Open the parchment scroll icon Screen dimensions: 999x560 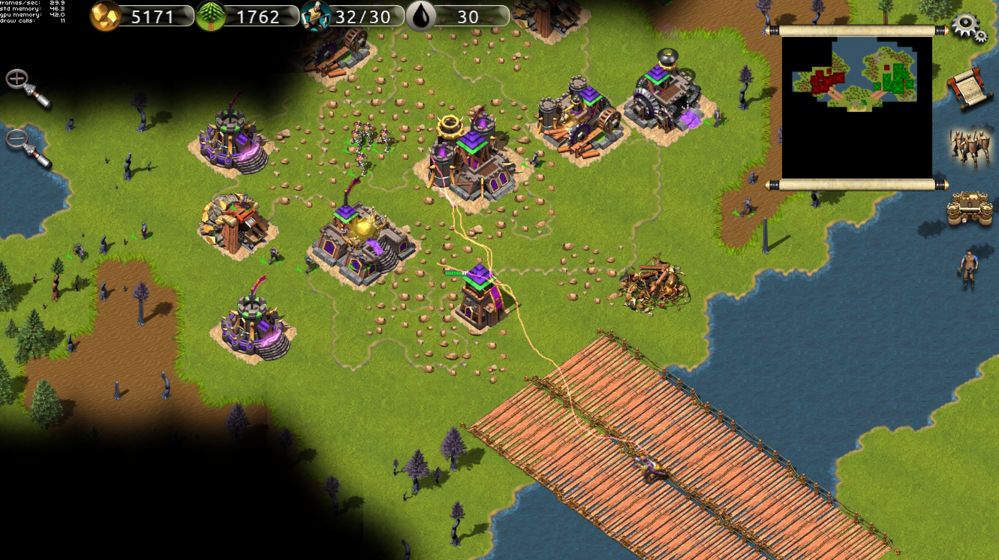coord(965,89)
